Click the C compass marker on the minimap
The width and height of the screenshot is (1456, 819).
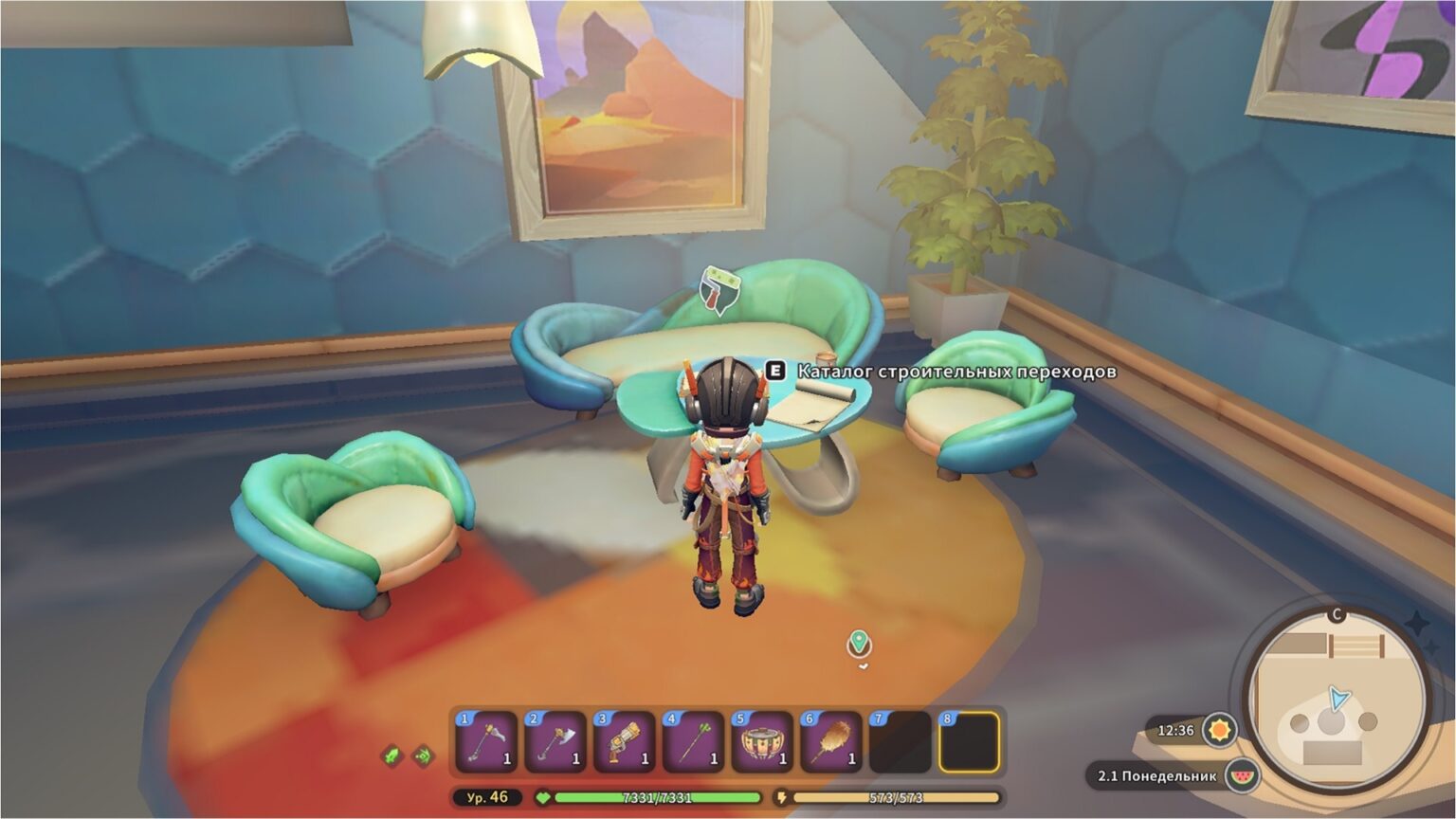pos(1336,615)
